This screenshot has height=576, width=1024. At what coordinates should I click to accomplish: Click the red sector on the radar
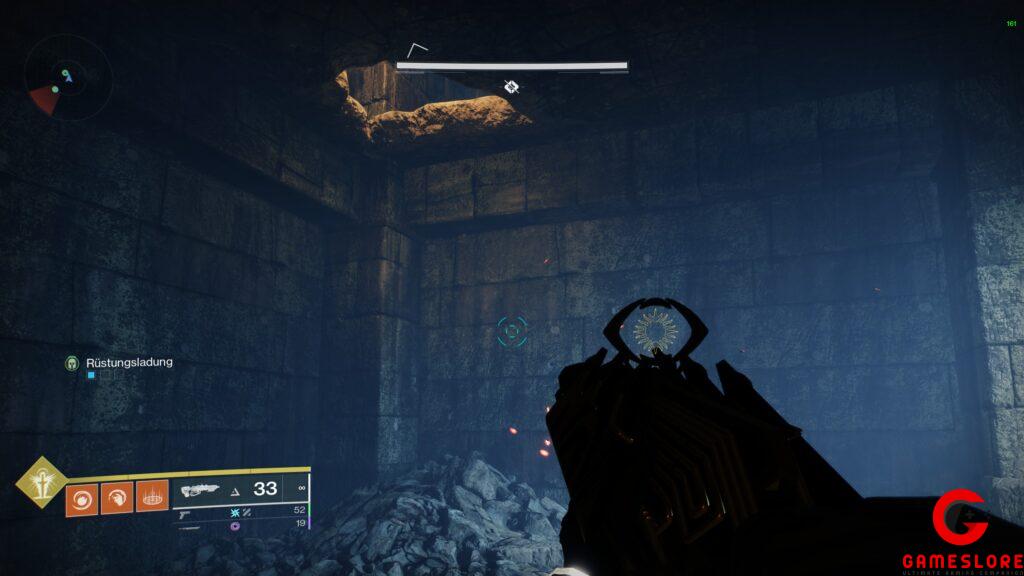click(x=44, y=98)
